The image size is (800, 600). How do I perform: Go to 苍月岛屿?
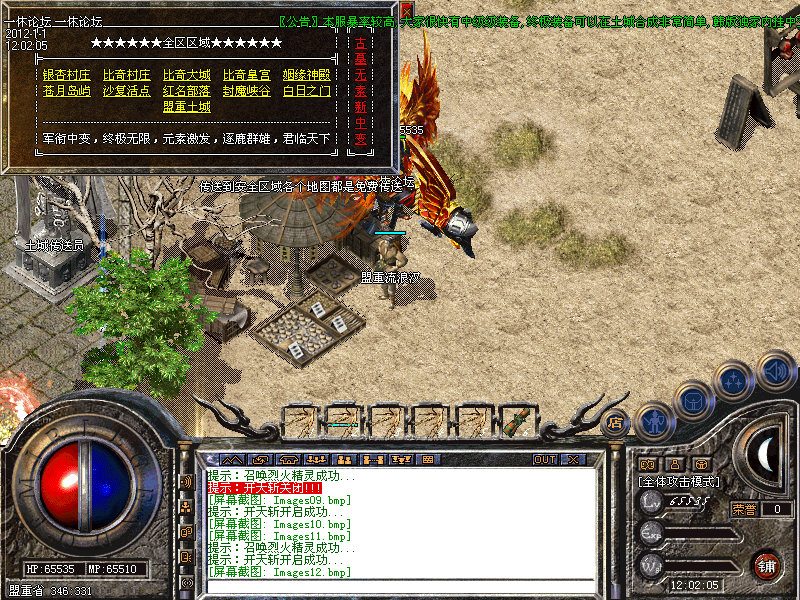[x=66, y=91]
